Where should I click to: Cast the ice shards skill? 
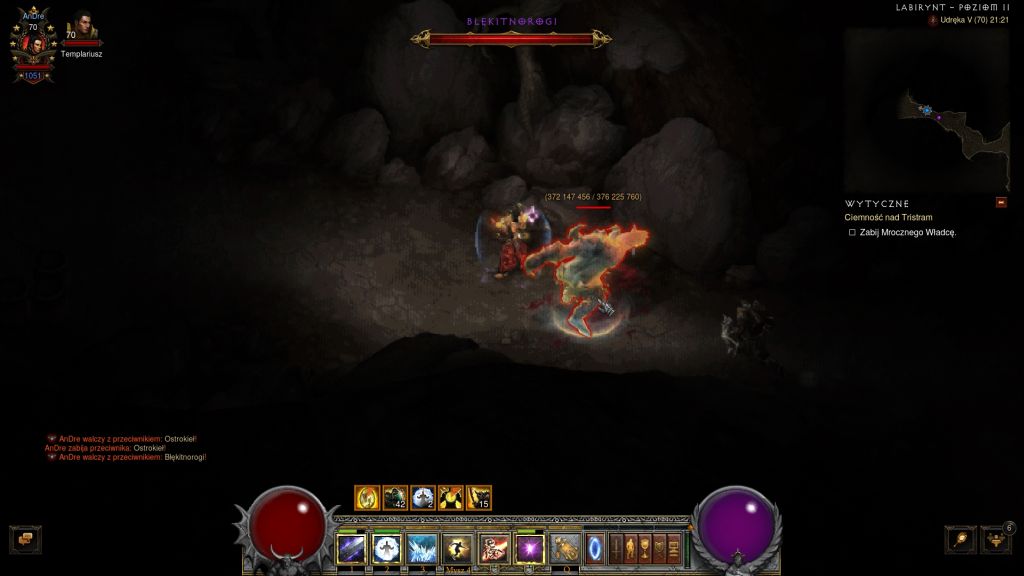coord(421,548)
